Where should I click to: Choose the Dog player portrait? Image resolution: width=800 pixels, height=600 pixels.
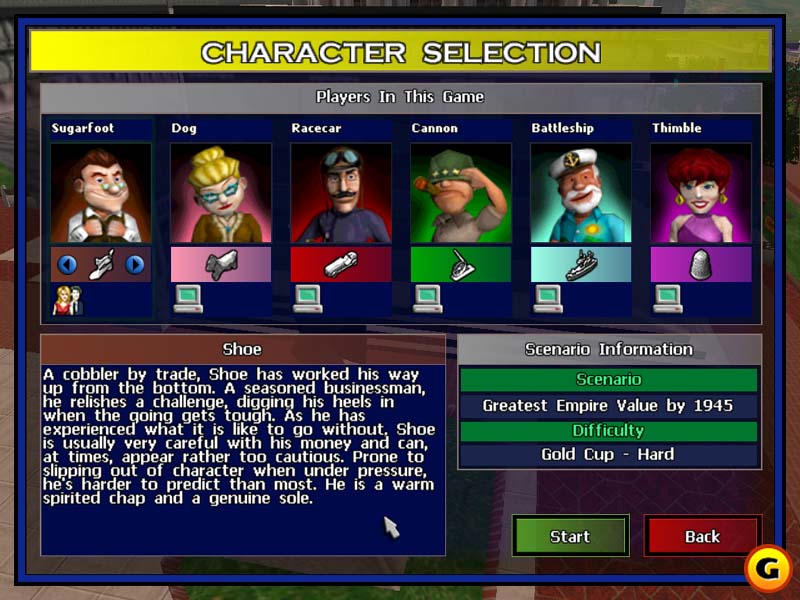coord(220,194)
